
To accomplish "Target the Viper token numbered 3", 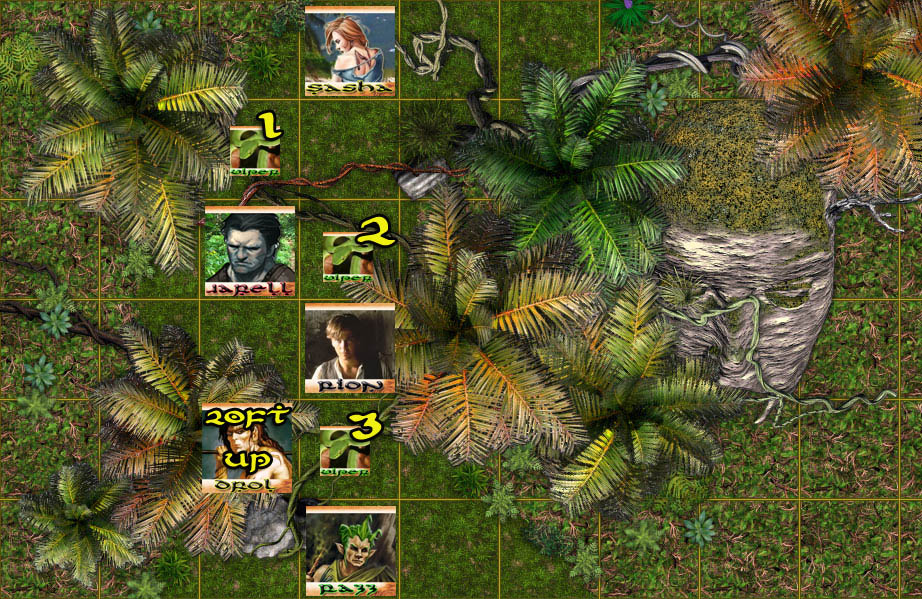I will [344, 451].
